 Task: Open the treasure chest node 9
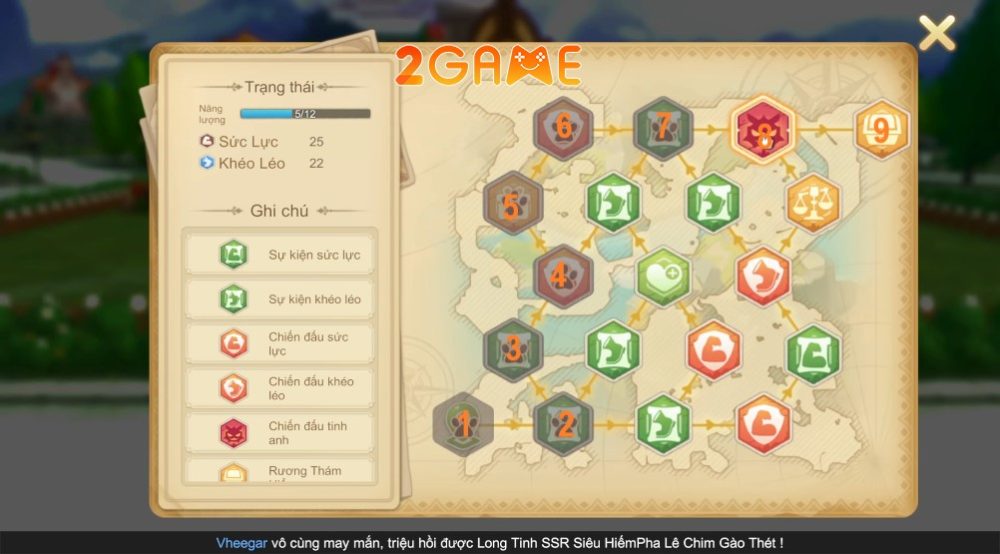tap(881, 130)
